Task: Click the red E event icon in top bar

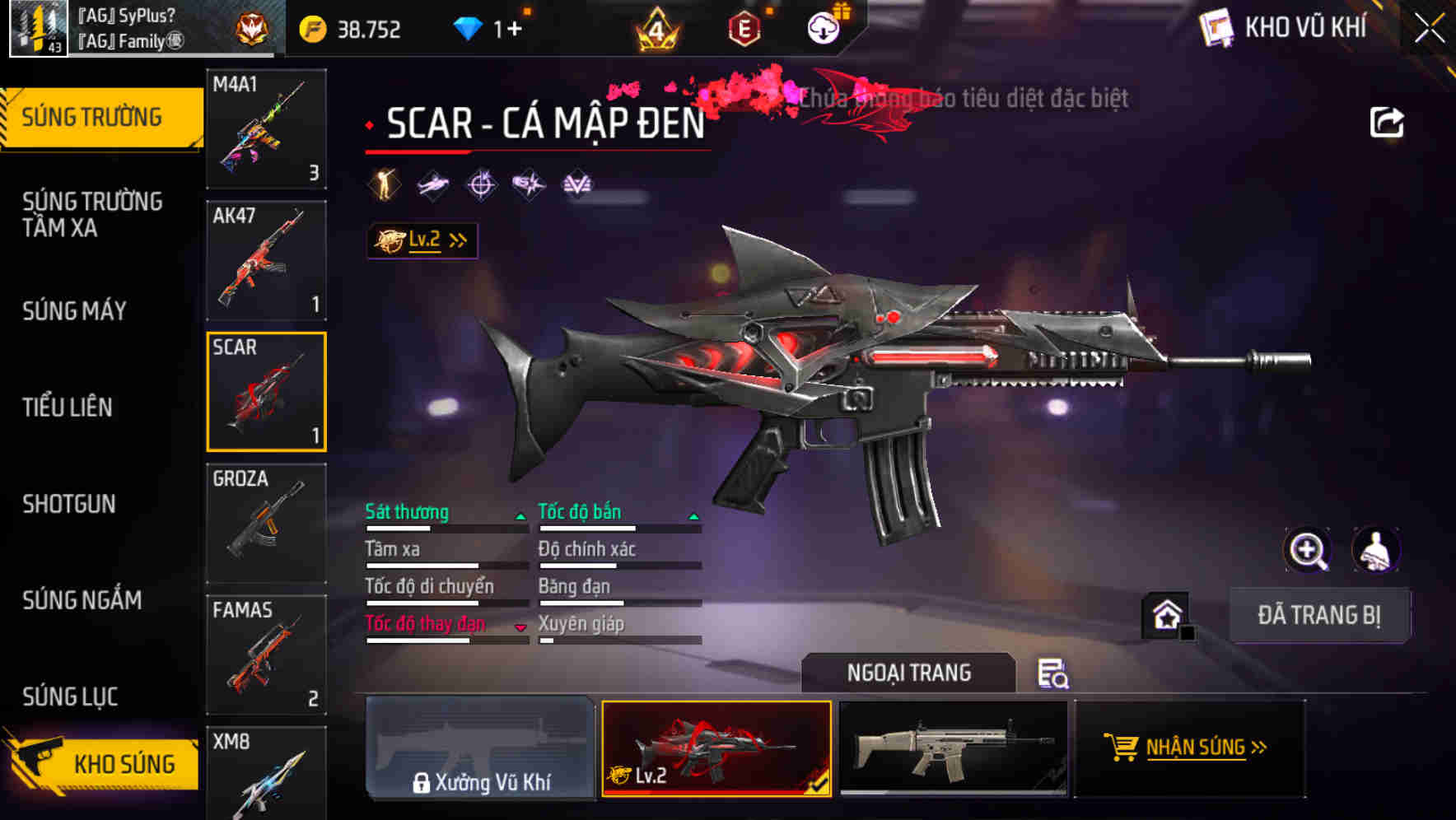Action: pos(744,27)
